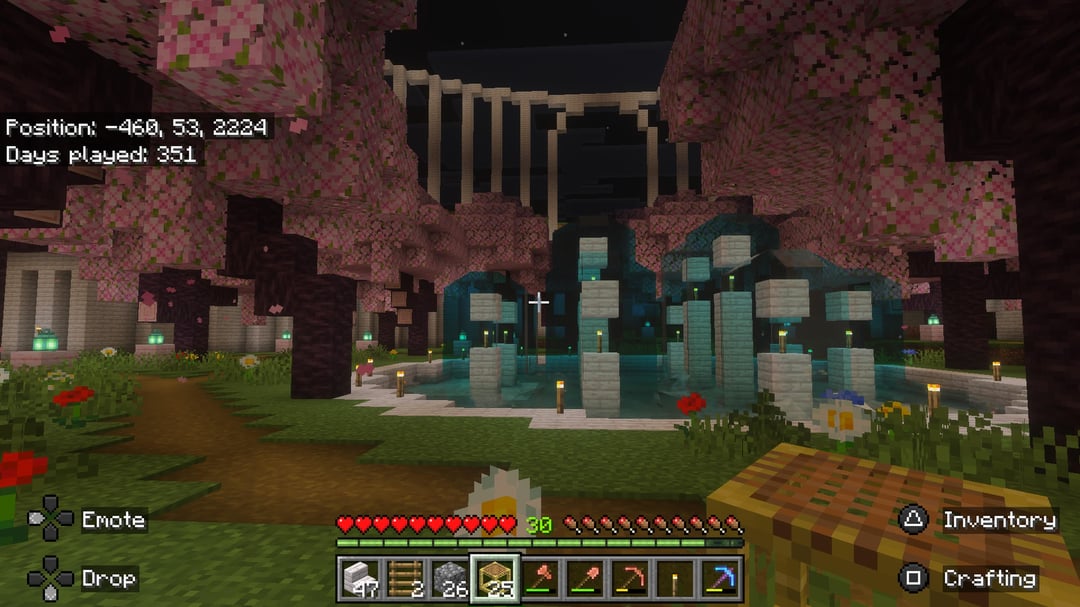Select the ladder slot in the hotbar
Image resolution: width=1080 pixels, height=607 pixels.
pyautogui.click(x=403, y=578)
